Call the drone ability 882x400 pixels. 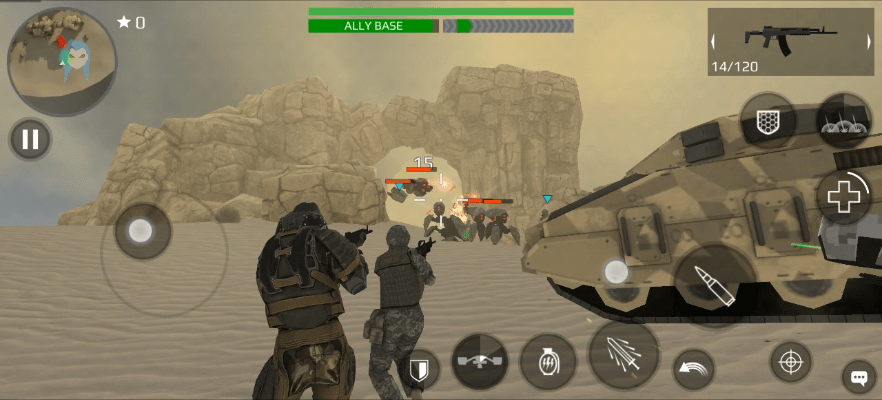[480, 361]
